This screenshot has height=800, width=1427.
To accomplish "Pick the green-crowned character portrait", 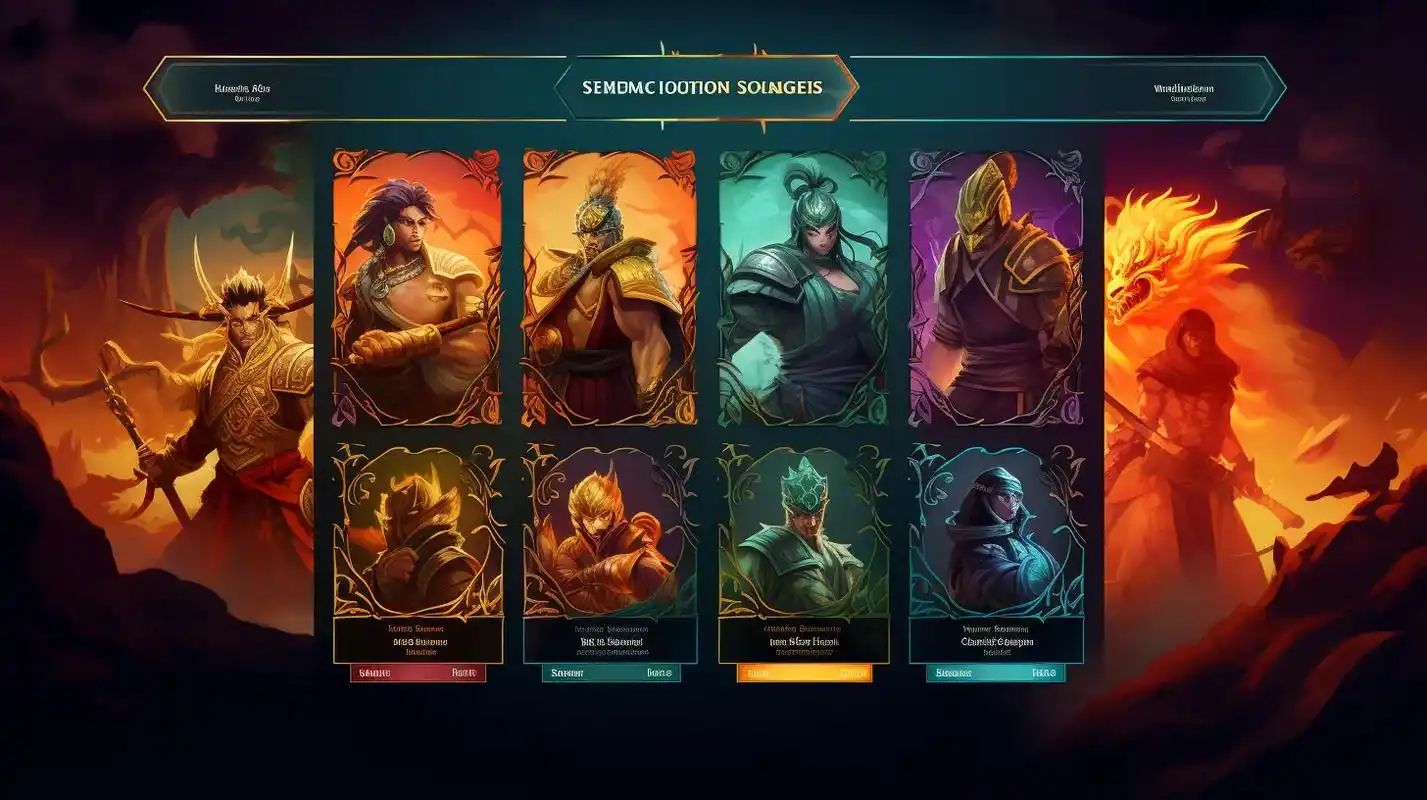I will 802,530.
